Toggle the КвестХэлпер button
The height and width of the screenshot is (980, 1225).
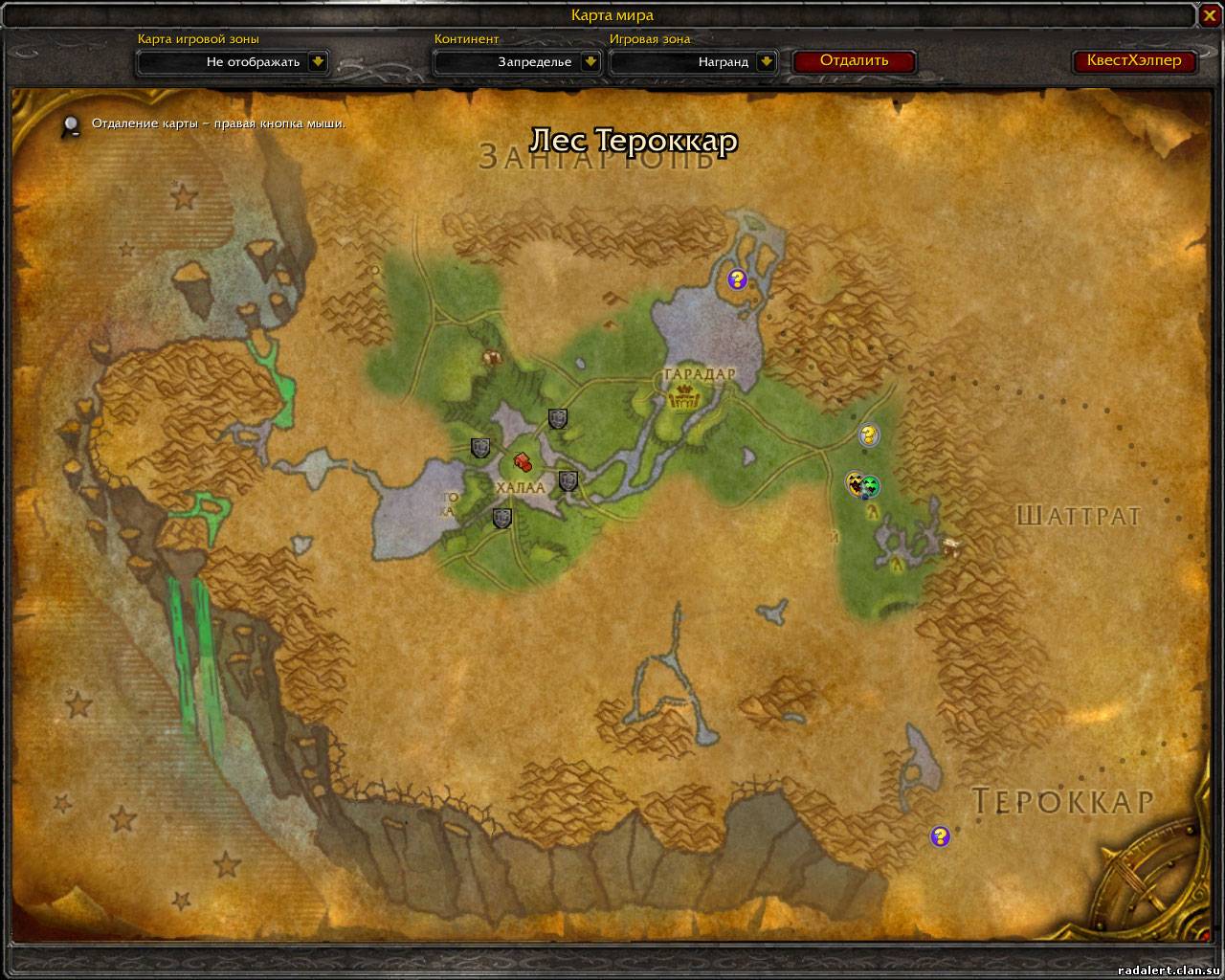1134,61
